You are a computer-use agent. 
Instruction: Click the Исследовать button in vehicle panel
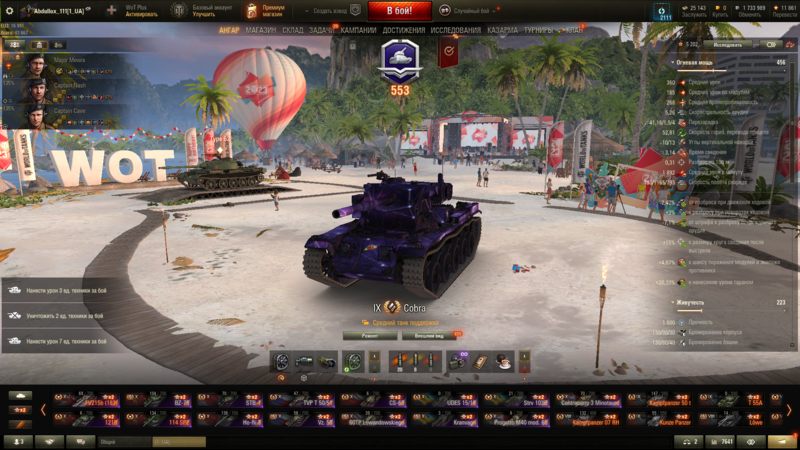pyautogui.click(x=726, y=45)
